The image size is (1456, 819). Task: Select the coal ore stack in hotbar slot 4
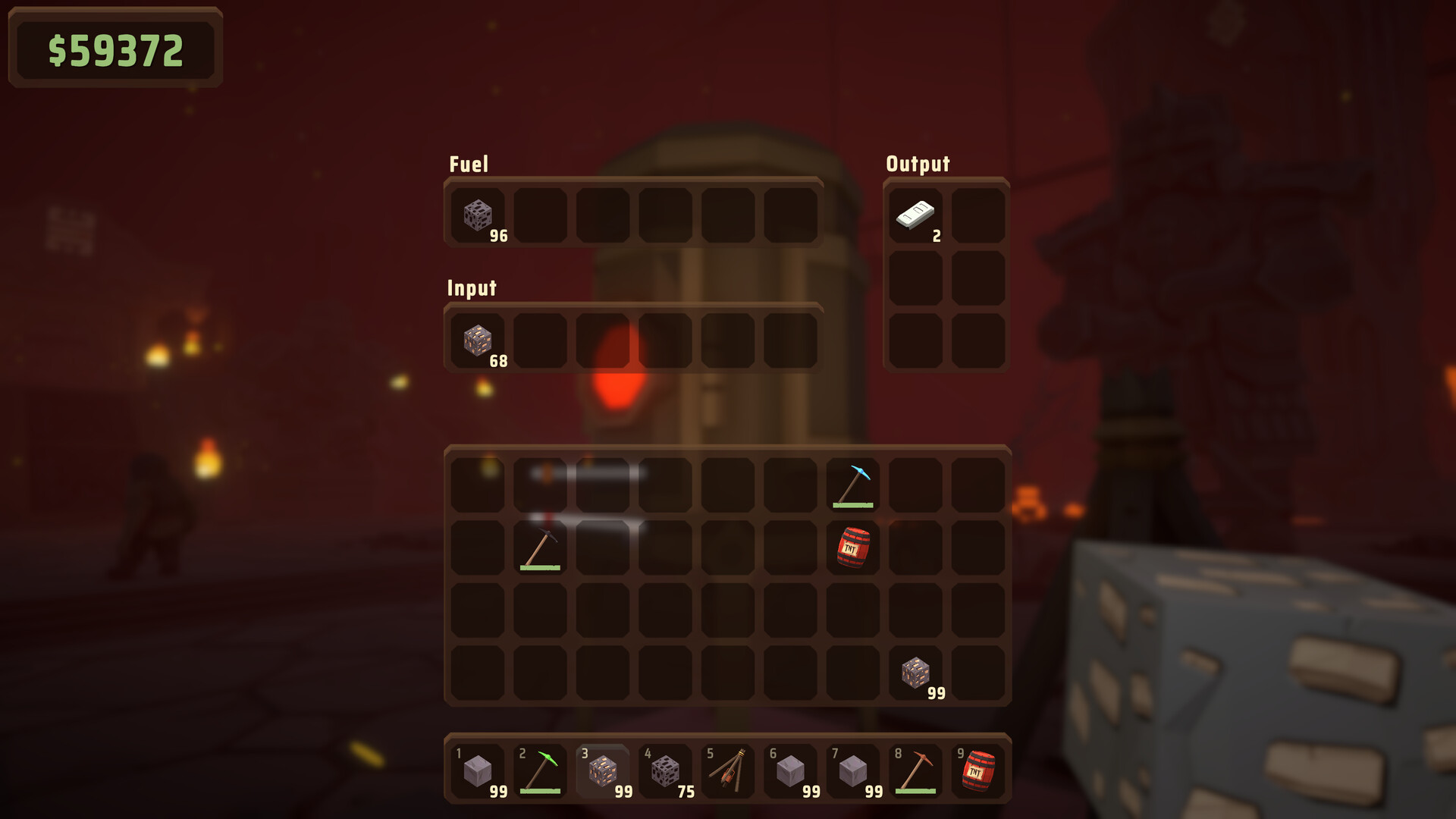coord(665,770)
